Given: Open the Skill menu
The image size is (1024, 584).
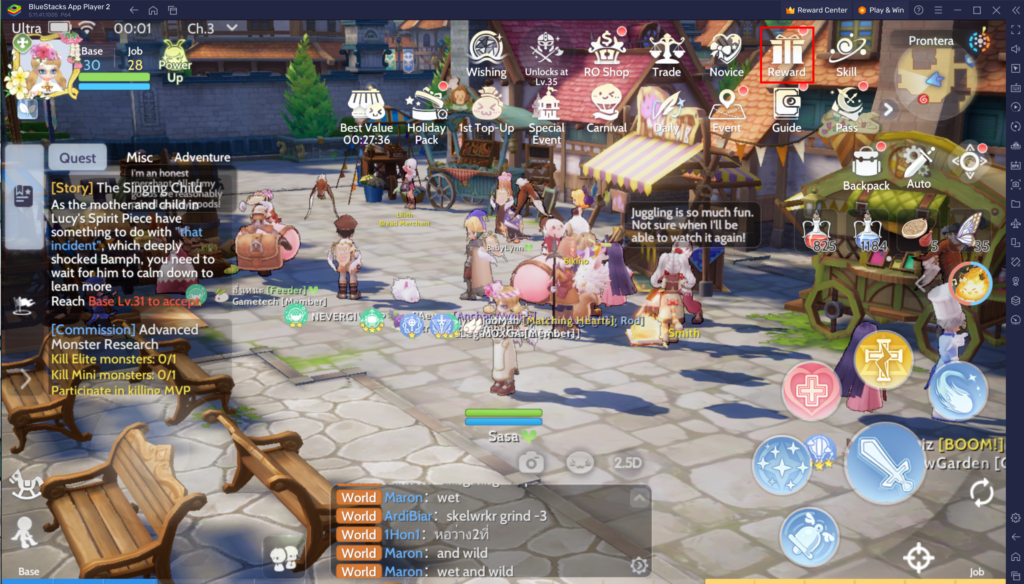Looking at the screenshot, I should pos(846,52).
